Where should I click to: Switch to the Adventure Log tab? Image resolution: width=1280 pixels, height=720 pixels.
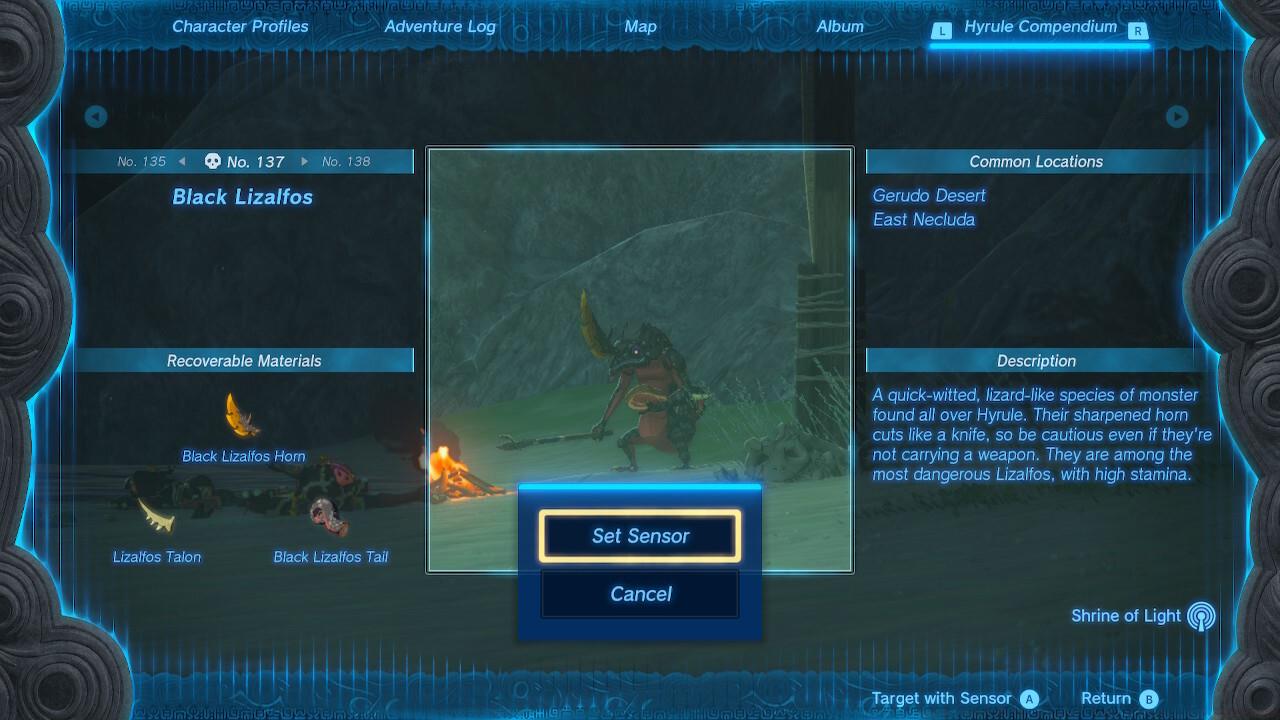pyautogui.click(x=440, y=27)
